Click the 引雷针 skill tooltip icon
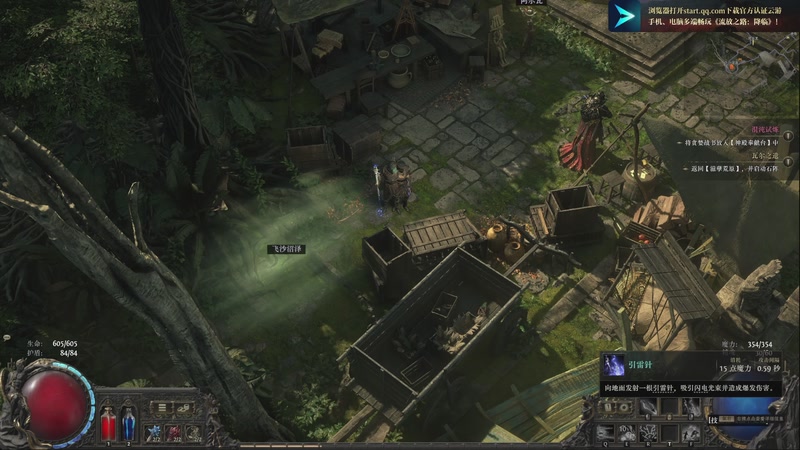This screenshot has width=800, height=450. tap(614, 365)
